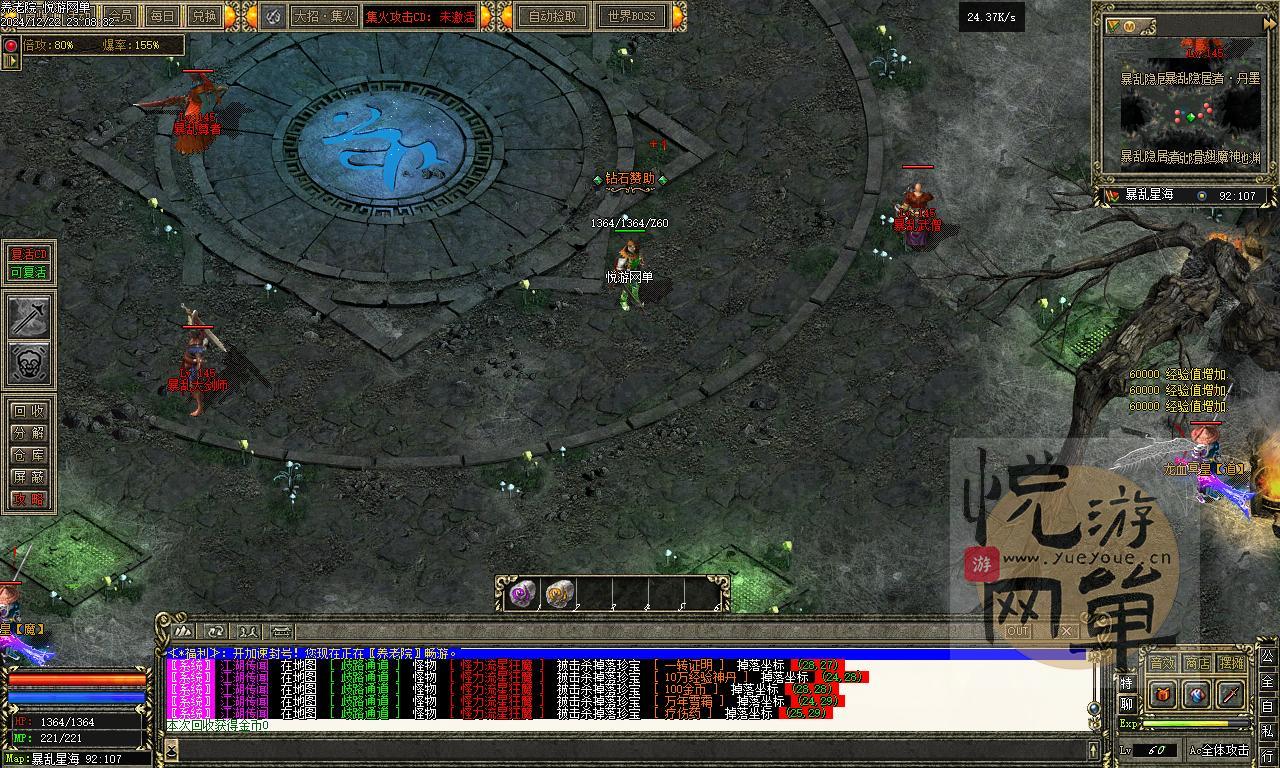Activate the sword skill icon
The height and width of the screenshot is (768, 1280).
click(x=30, y=316)
